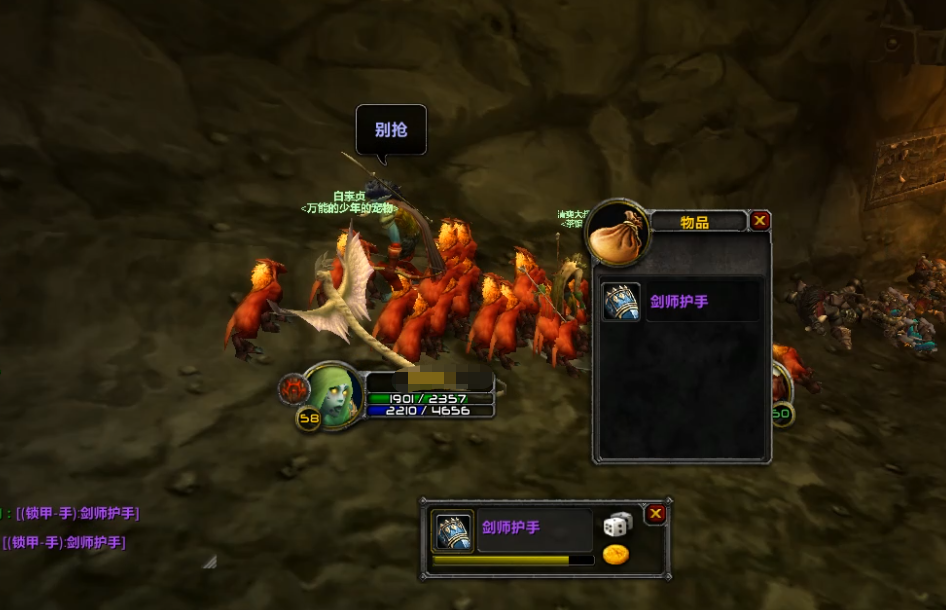
Task: Click the green troll player portrait
Action: point(331,395)
